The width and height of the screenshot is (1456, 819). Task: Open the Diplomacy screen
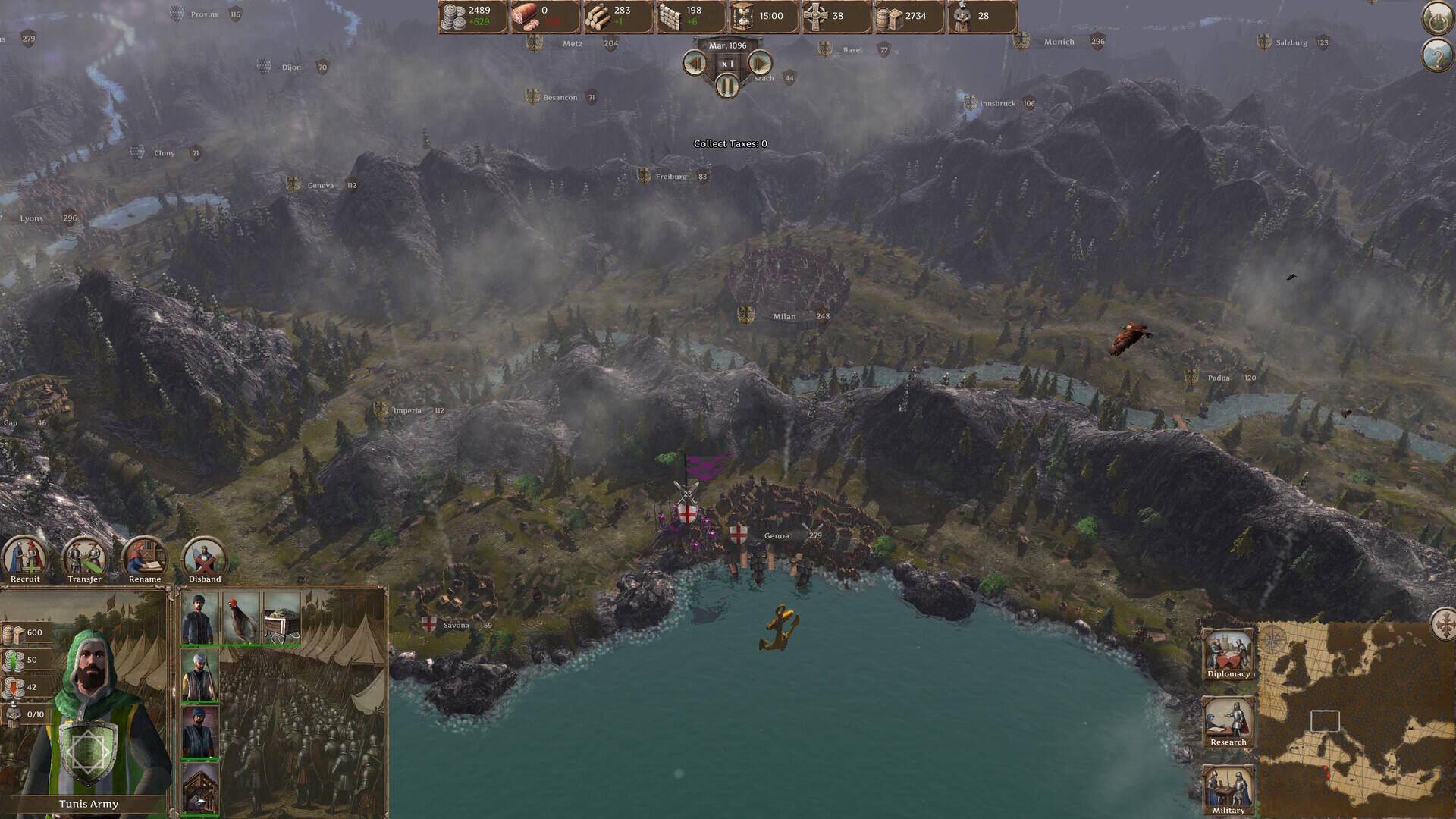[1228, 654]
